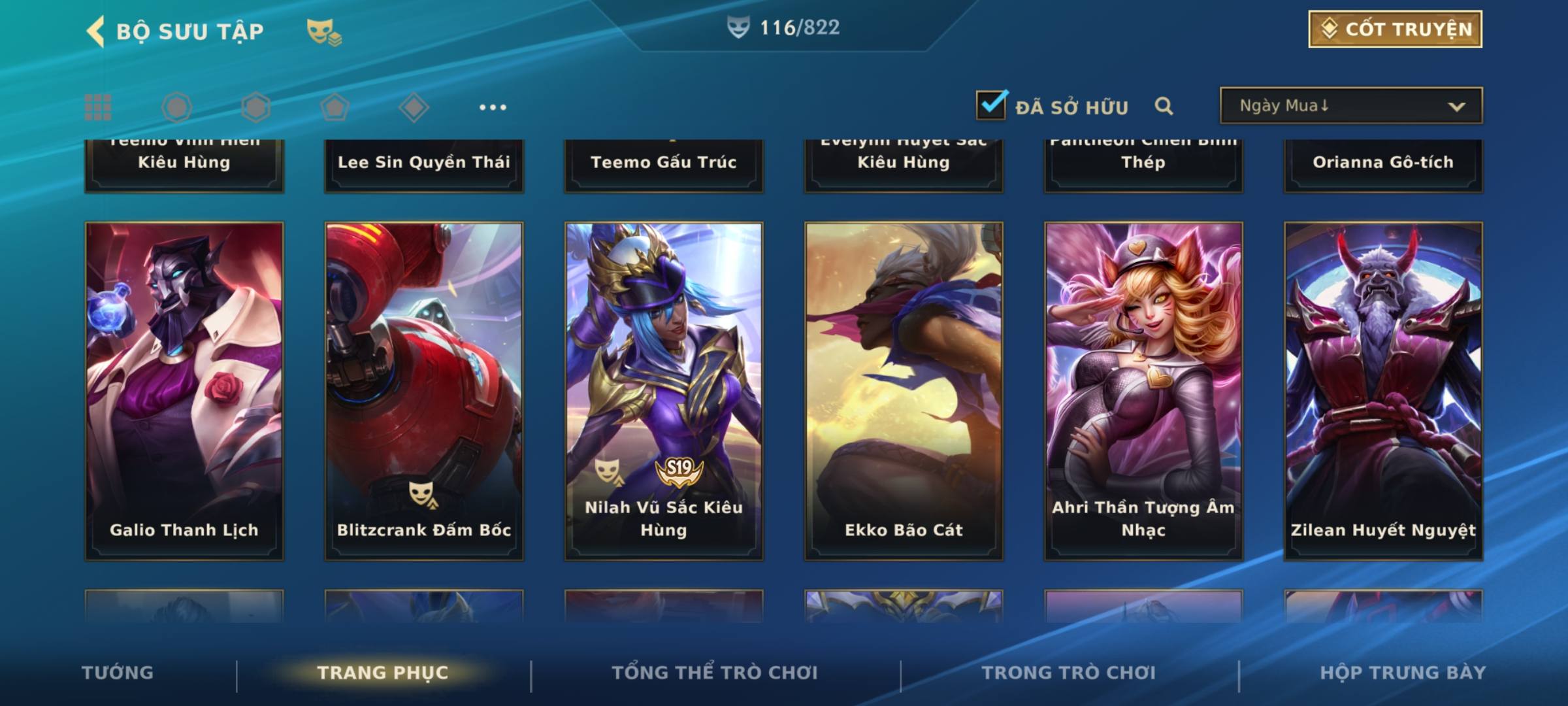The width and height of the screenshot is (1568, 706).
Task: Click the gold mask icon beside title
Action: click(323, 31)
